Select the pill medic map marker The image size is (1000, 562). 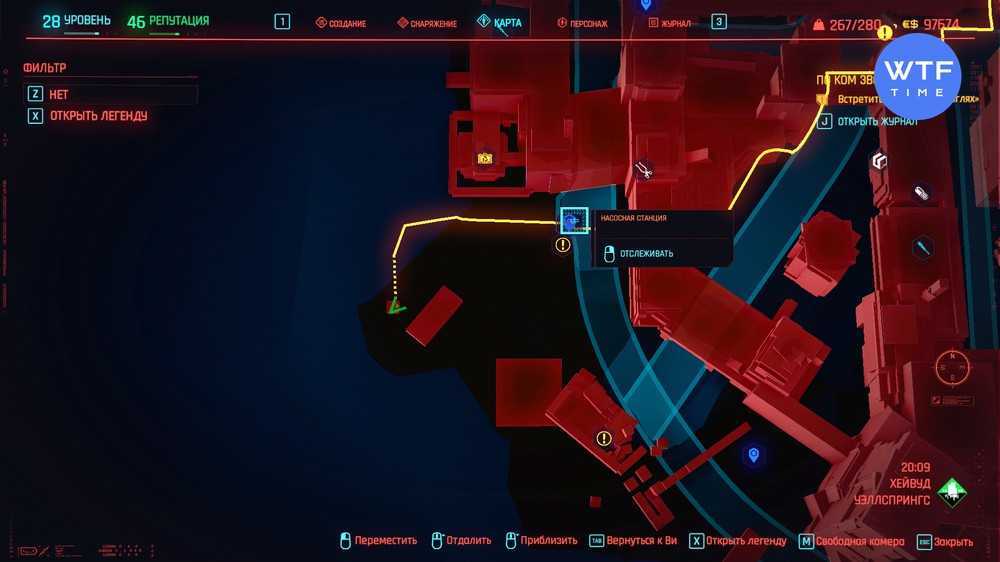click(921, 193)
